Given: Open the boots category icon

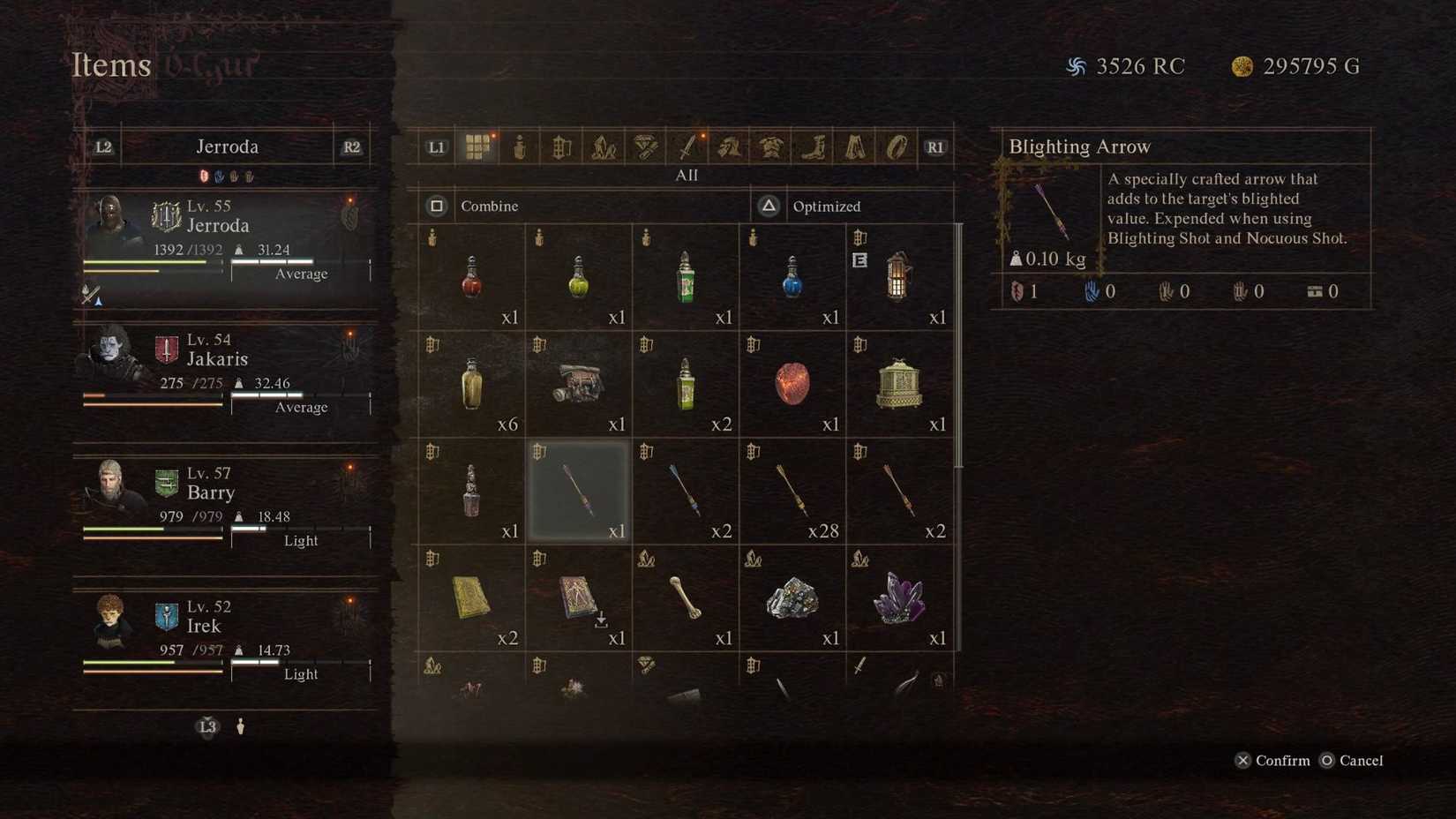Looking at the screenshot, I should click(x=813, y=147).
